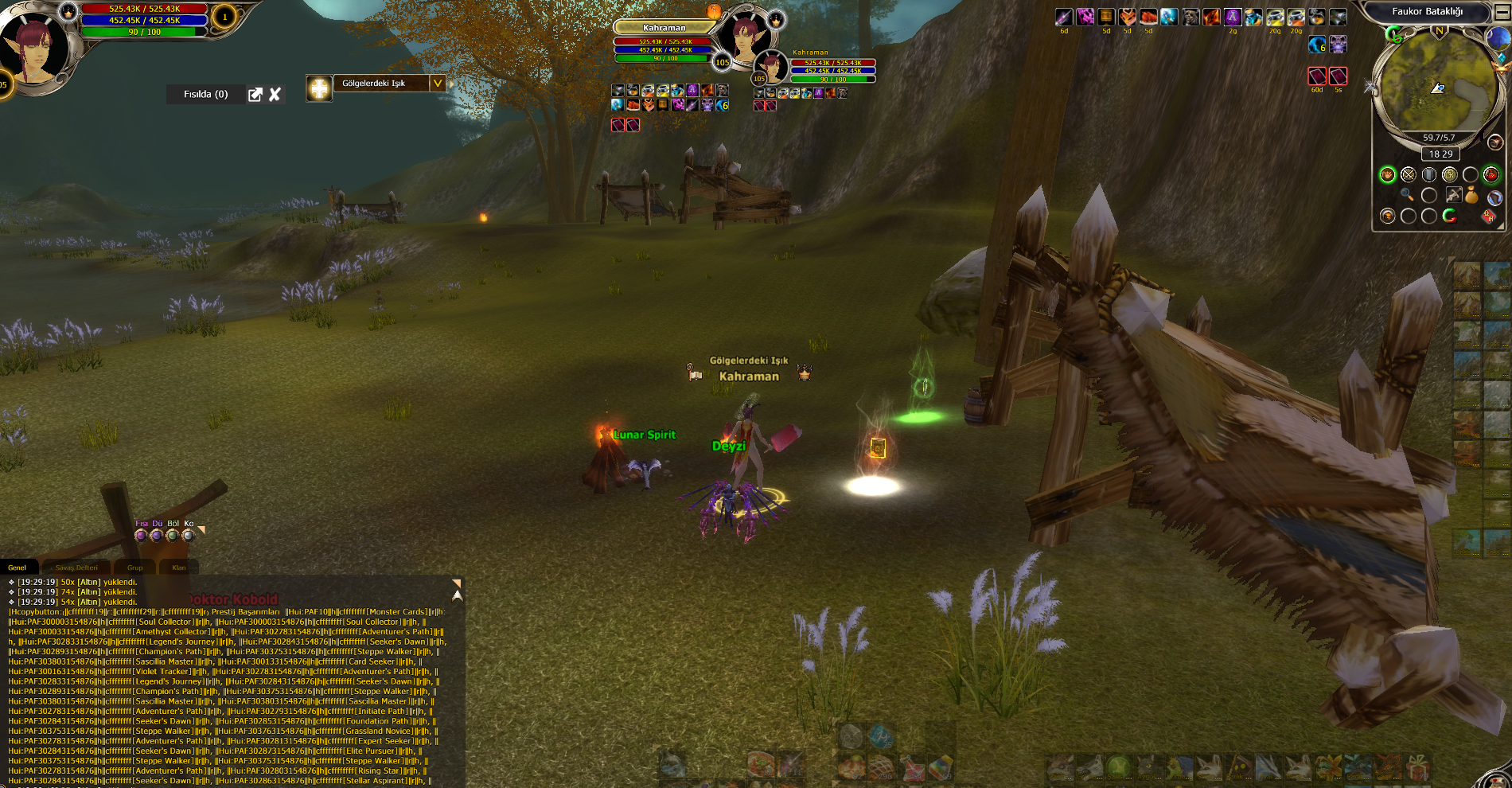The height and width of the screenshot is (788, 1512).
Task: Open the Grup chat tab
Action: click(135, 568)
